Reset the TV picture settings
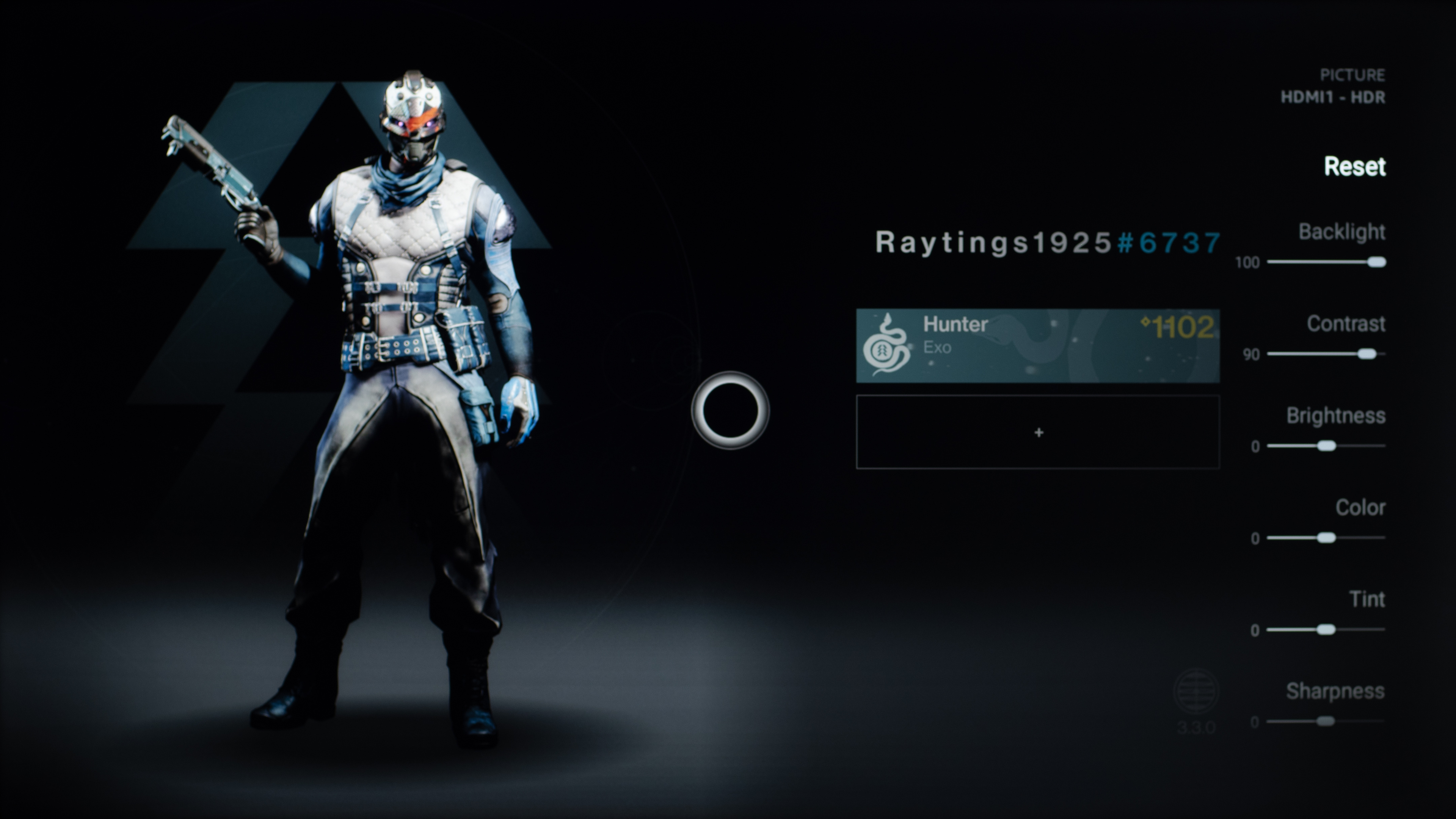Screen dimensions: 1456x819 click(x=1354, y=167)
